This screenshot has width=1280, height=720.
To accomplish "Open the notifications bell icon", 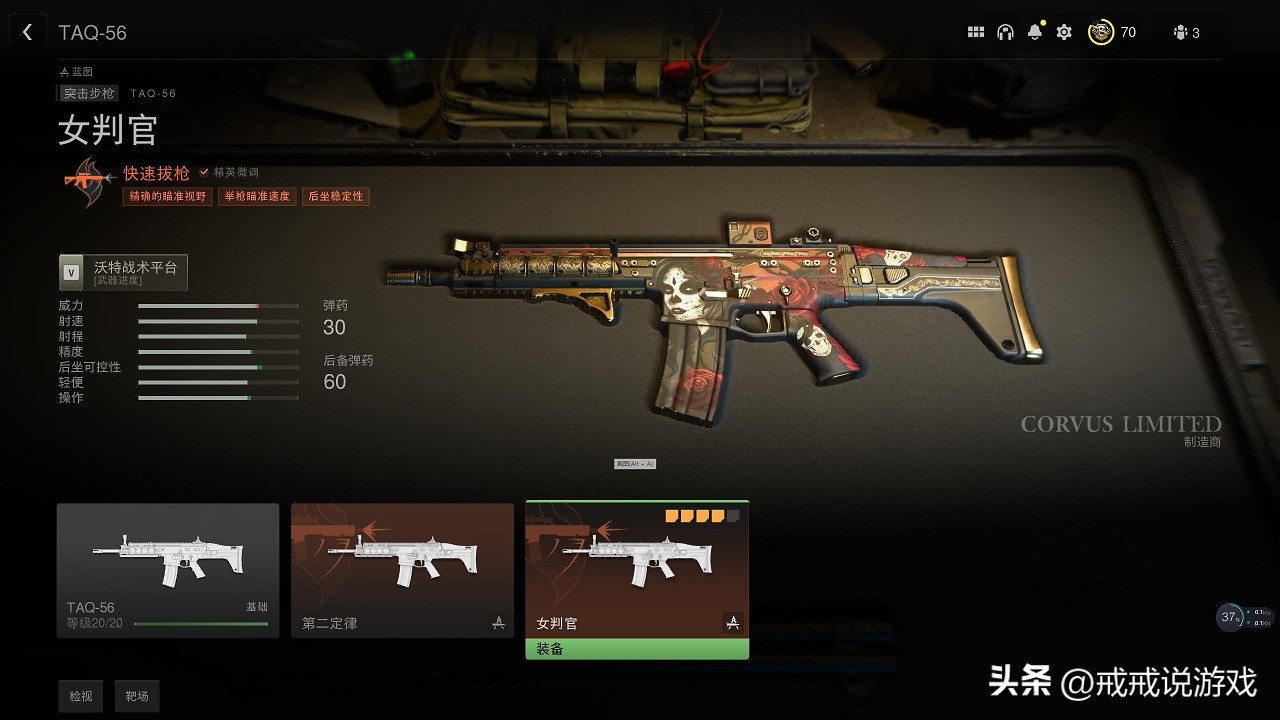I will click(x=1035, y=31).
